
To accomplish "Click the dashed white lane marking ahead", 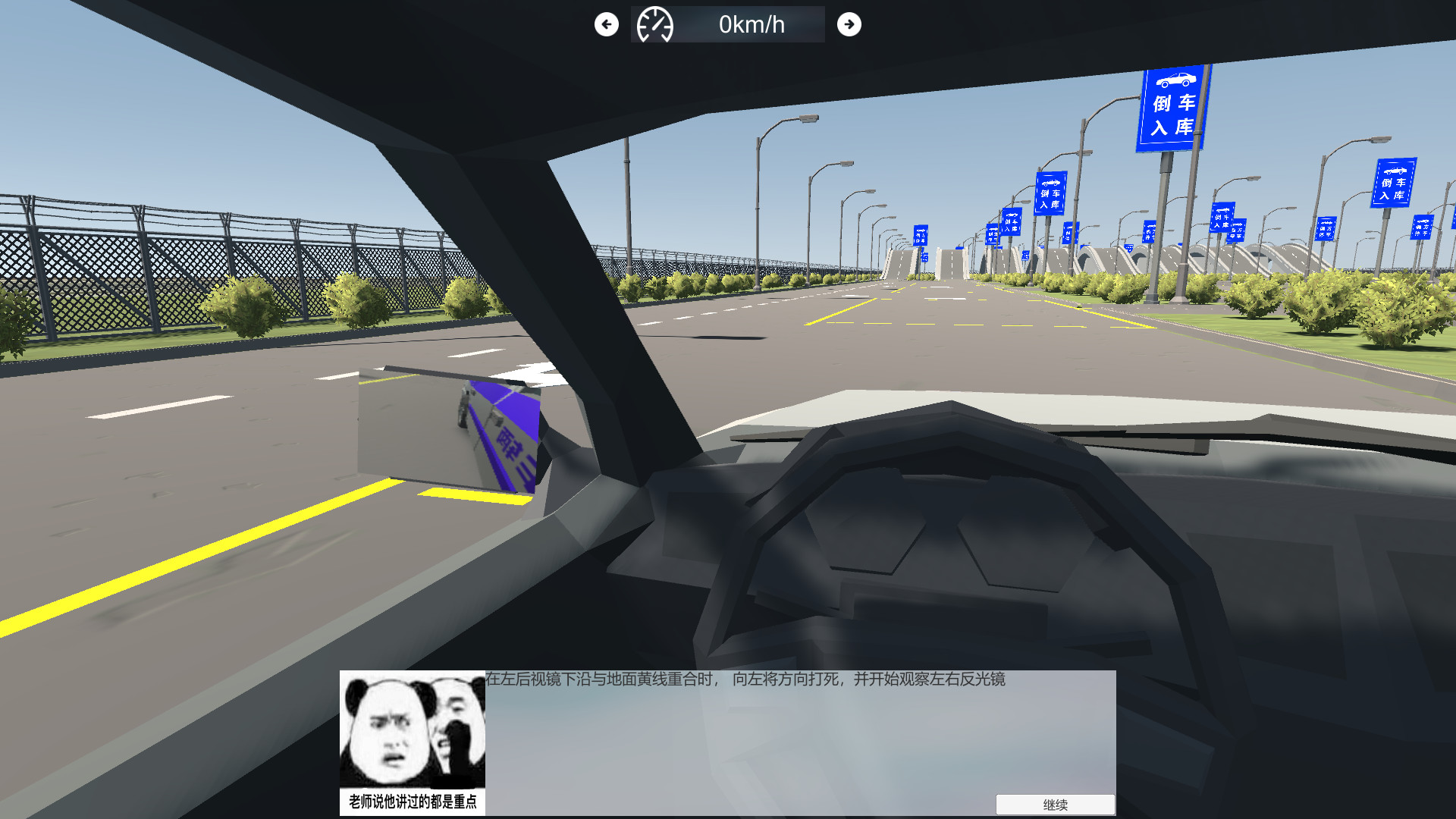I will pos(758,303).
